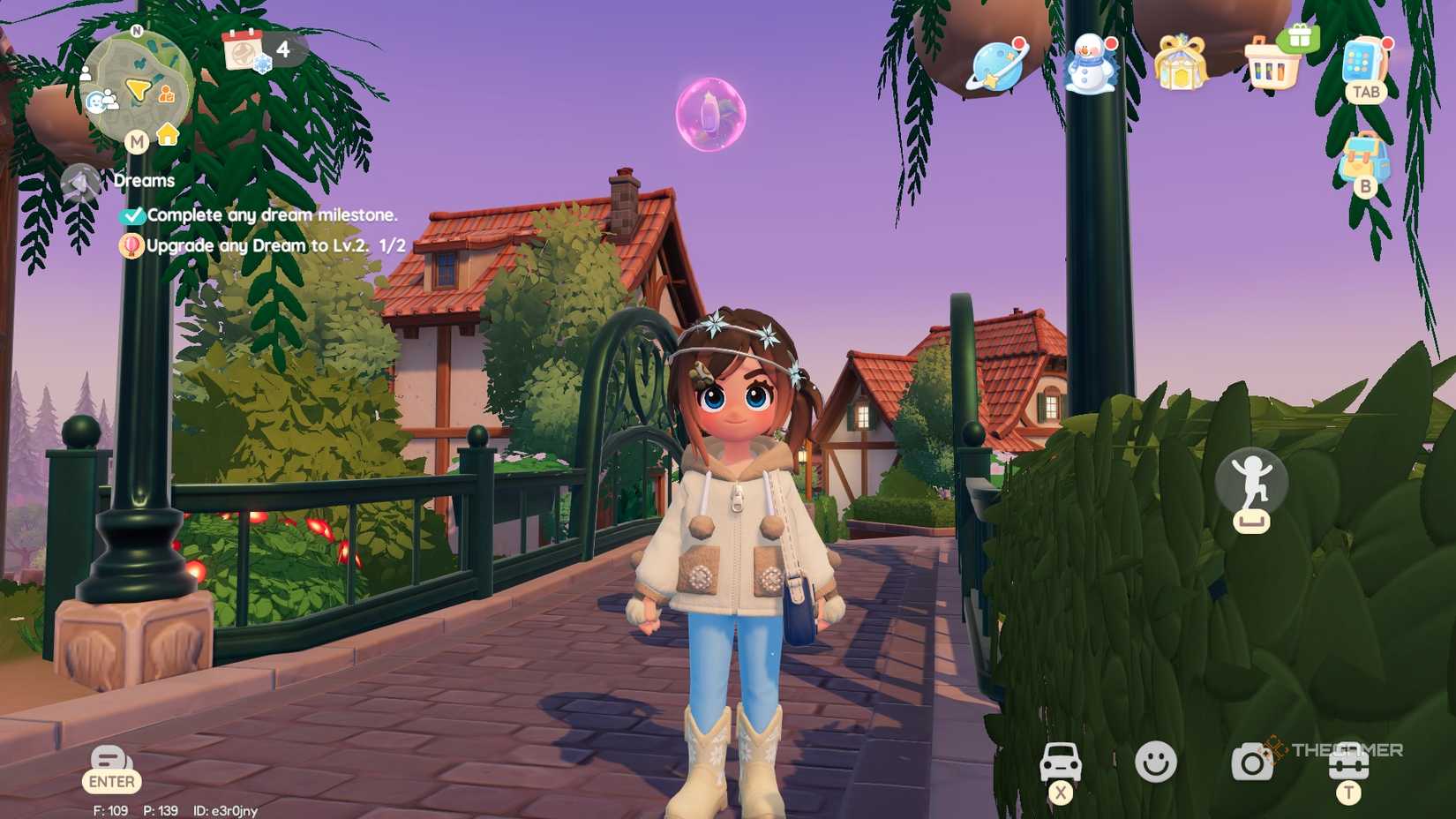The height and width of the screenshot is (819, 1456).
Task: Click the green checkmark on the completed milestone
Action: (133, 214)
